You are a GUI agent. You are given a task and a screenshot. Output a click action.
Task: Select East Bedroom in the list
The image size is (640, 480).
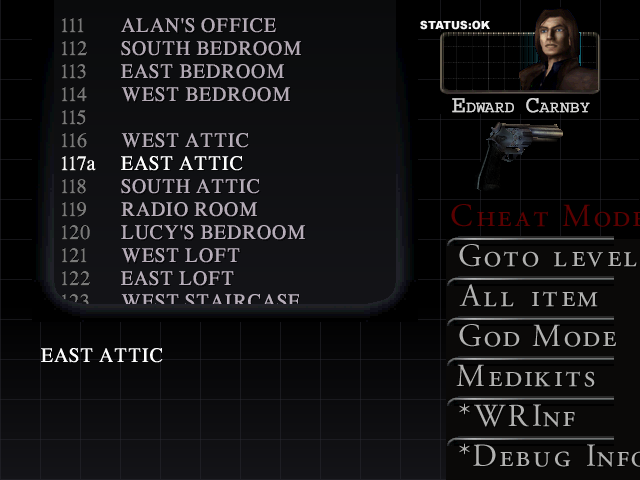tap(202, 71)
